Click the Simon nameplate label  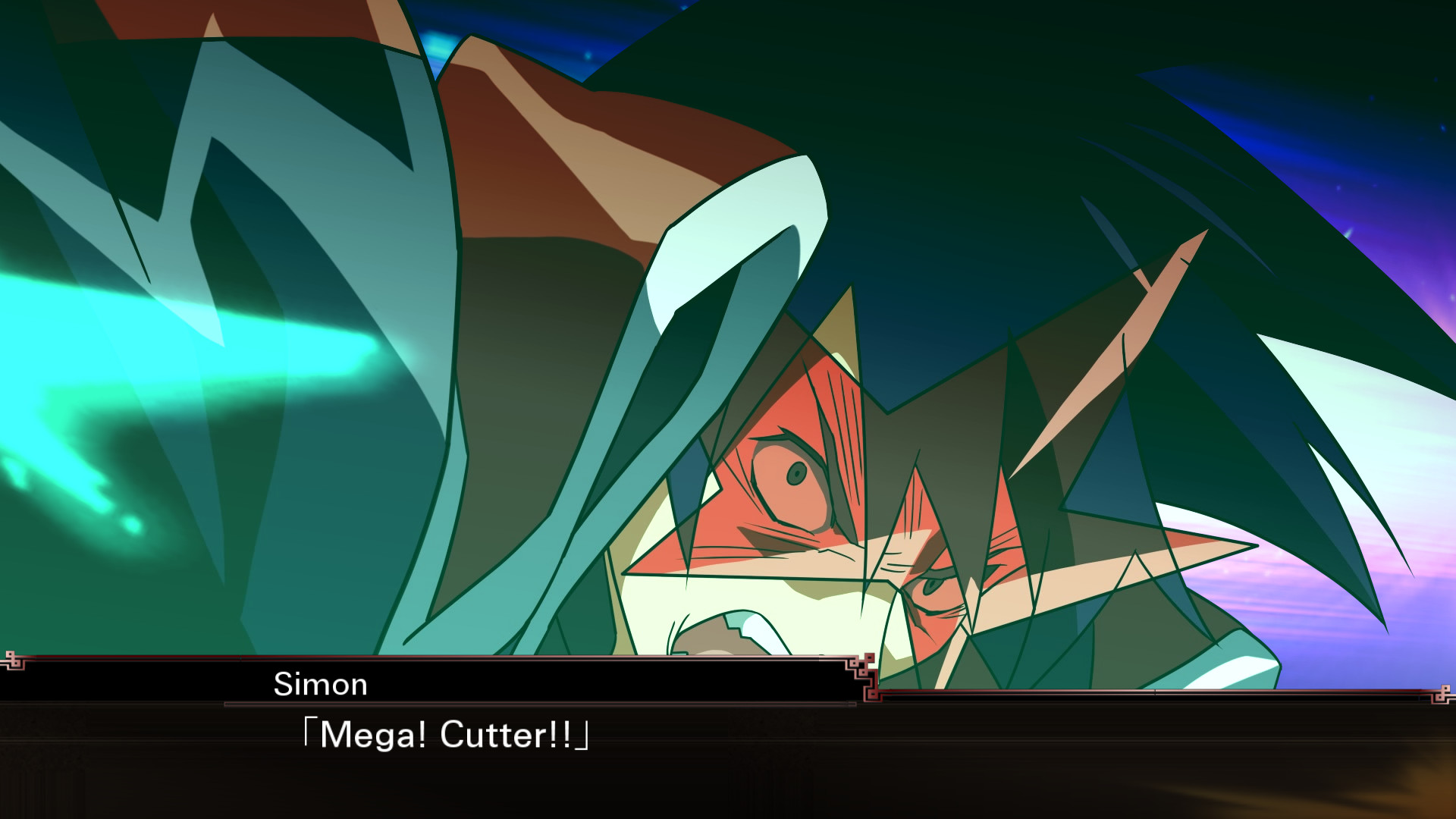[x=318, y=684]
